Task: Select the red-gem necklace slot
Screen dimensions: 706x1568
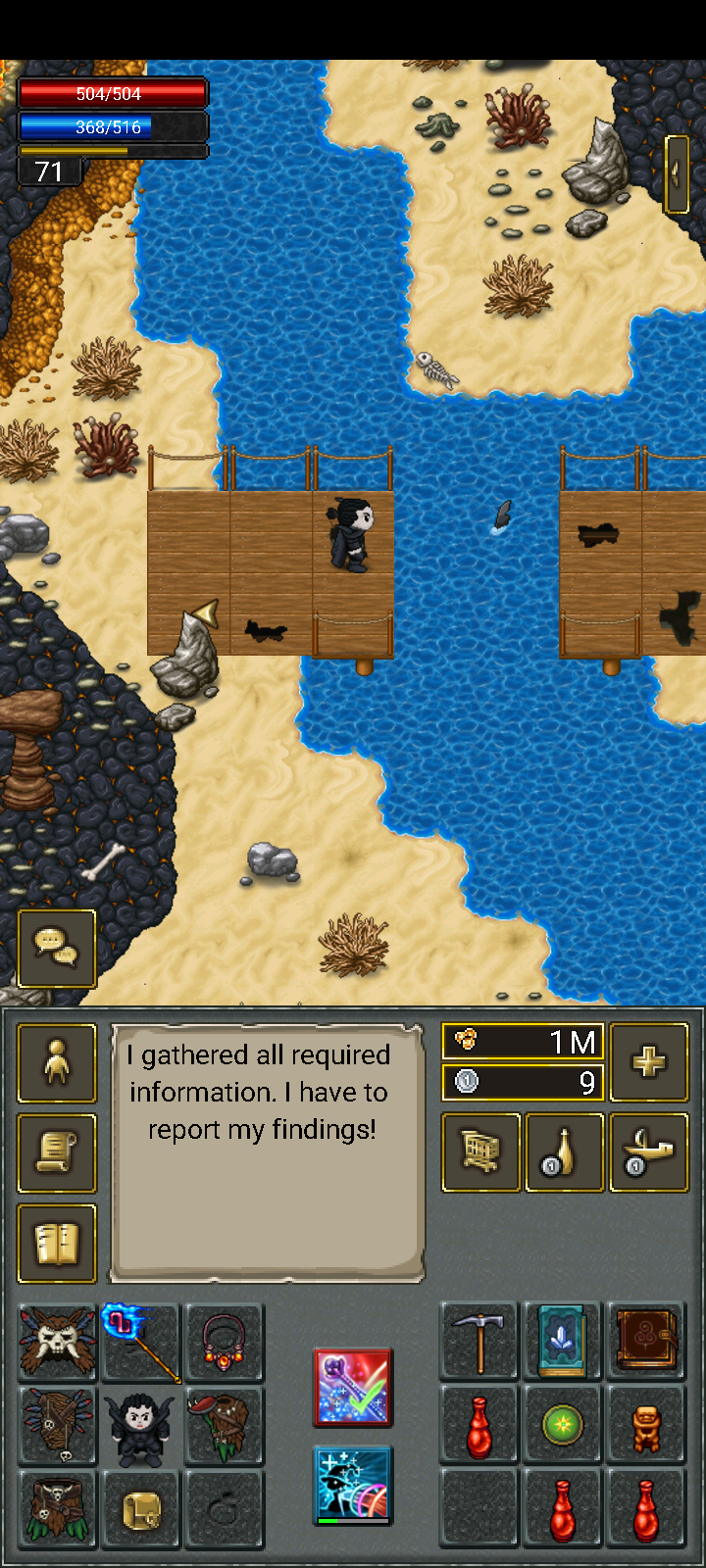Action: click(225, 1343)
